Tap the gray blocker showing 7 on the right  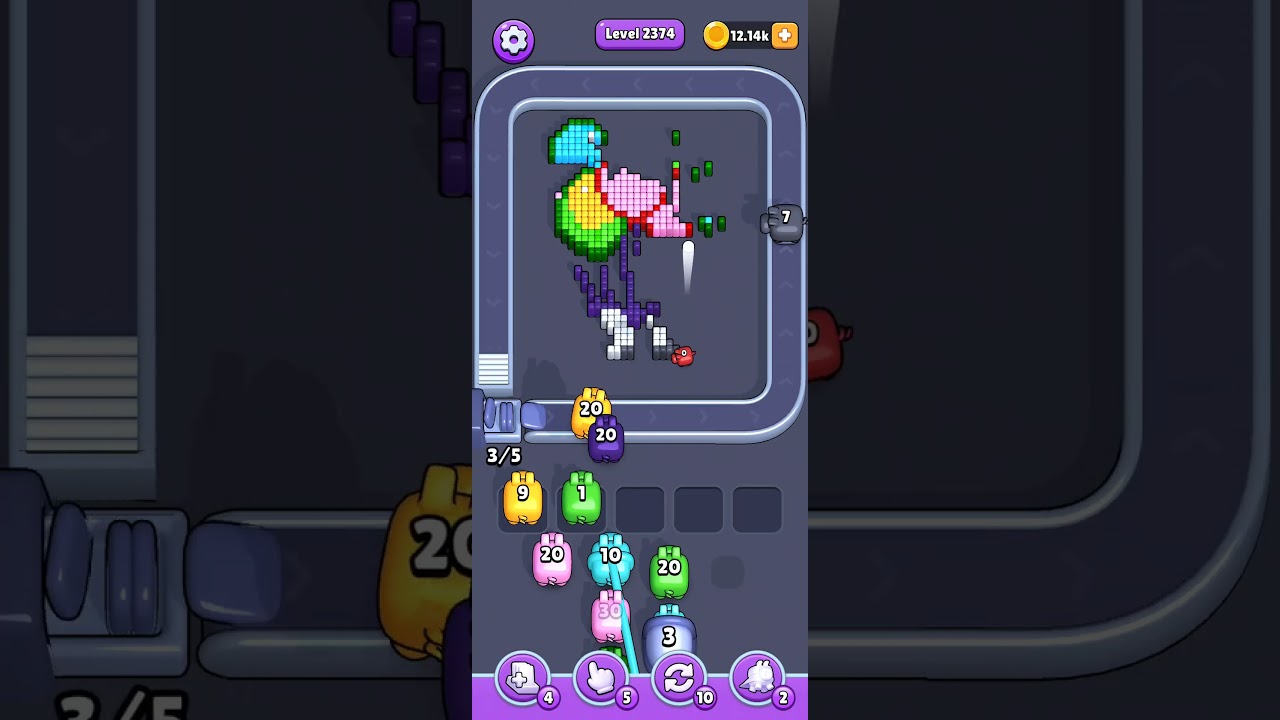784,218
